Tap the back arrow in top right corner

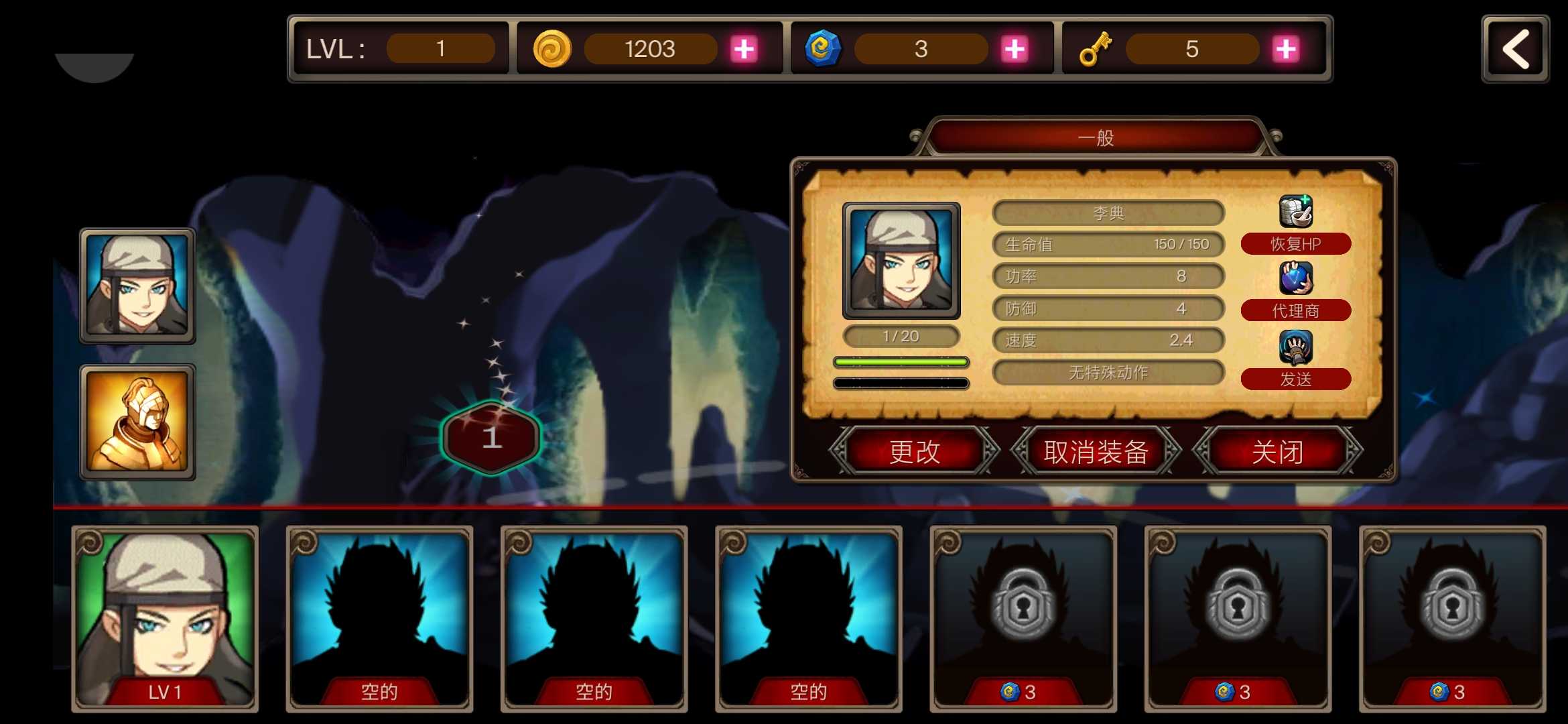point(1516,48)
